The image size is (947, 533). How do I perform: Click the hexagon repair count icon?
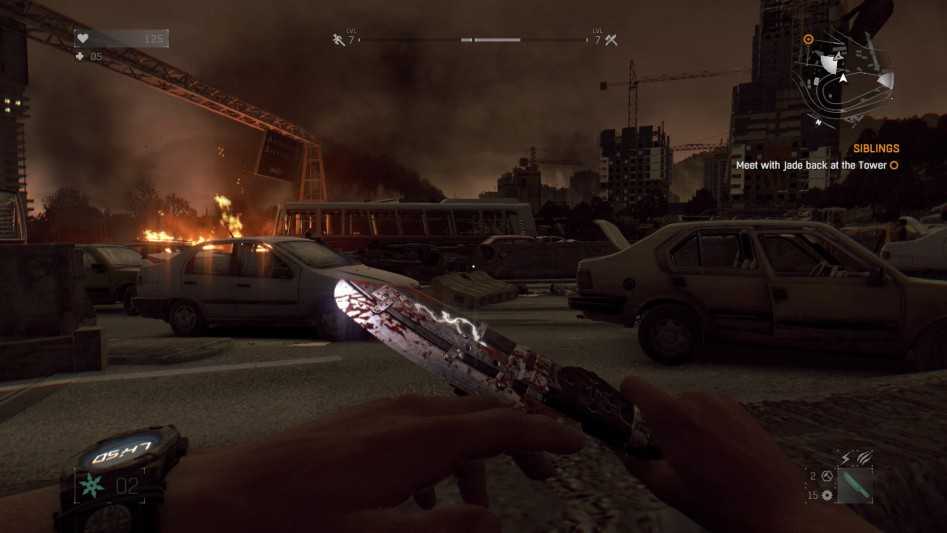828,477
